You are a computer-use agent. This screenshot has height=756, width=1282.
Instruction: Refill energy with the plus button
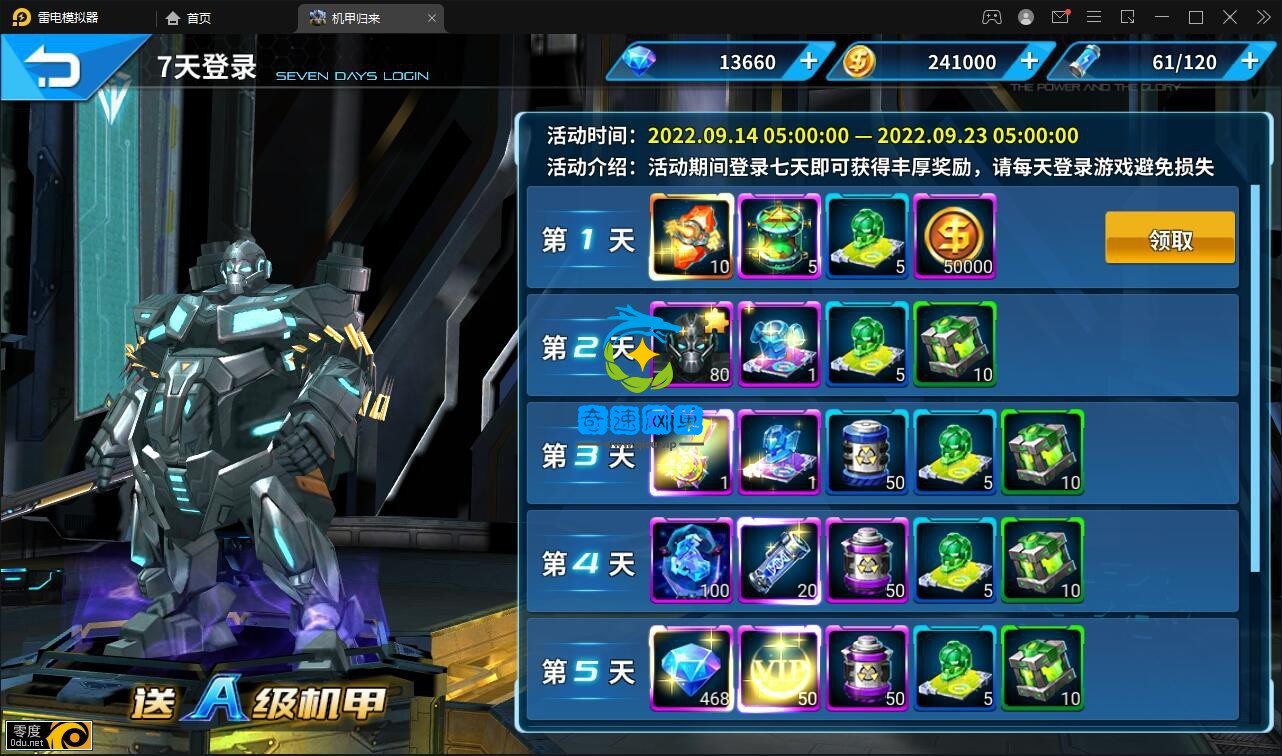tap(1249, 62)
